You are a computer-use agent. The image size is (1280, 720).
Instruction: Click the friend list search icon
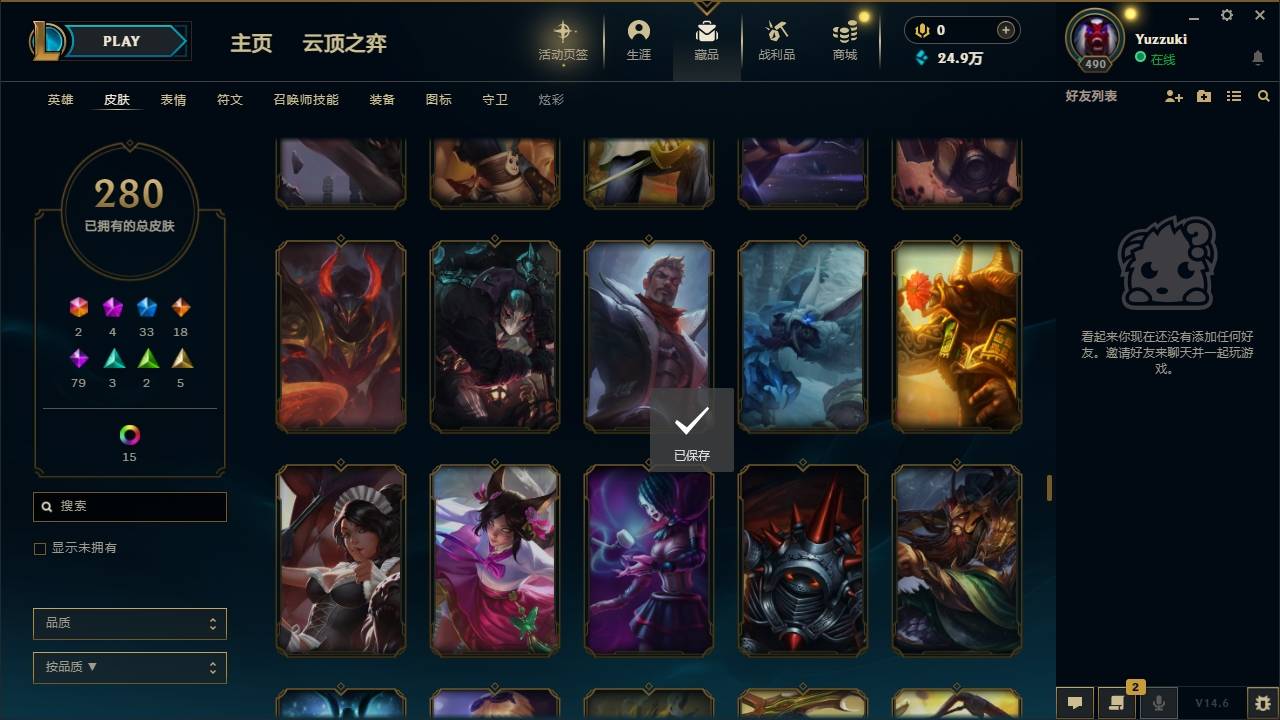[1263, 95]
